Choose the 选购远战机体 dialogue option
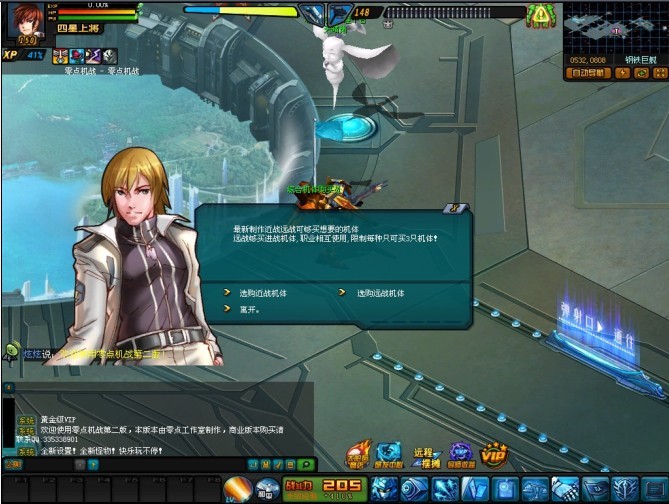Screen dimensions: 669x504 [381, 294]
